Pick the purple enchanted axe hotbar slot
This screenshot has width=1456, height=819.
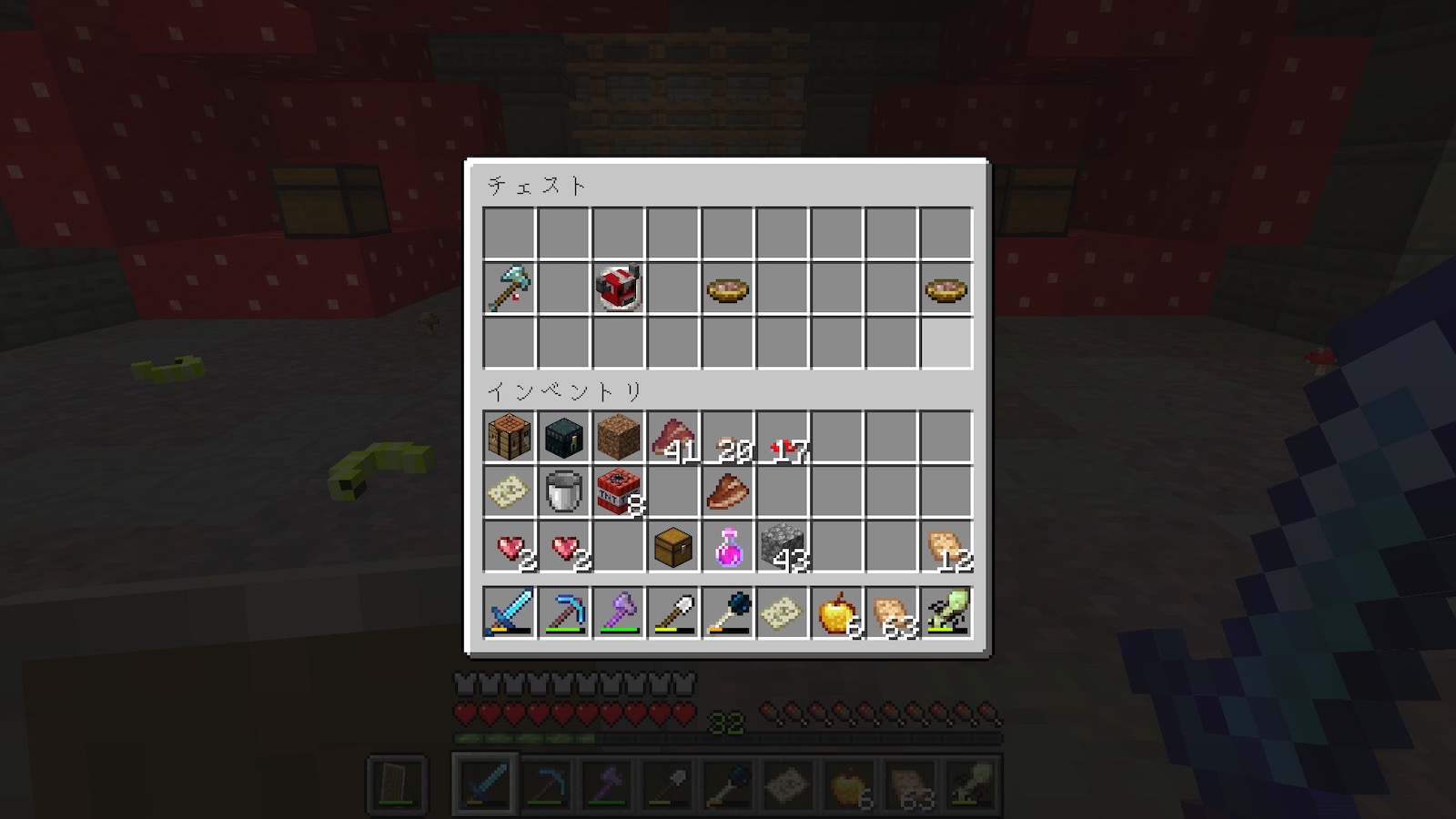618,612
